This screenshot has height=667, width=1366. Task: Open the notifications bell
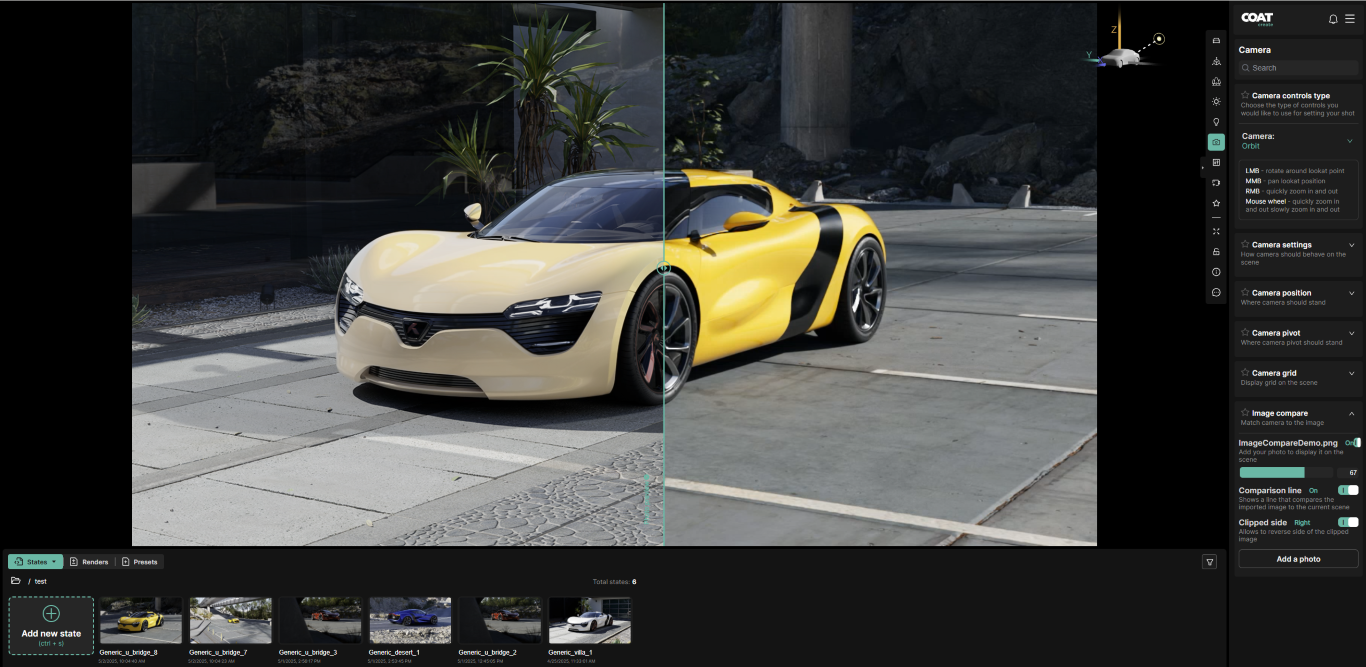(x=1332, y=19)
